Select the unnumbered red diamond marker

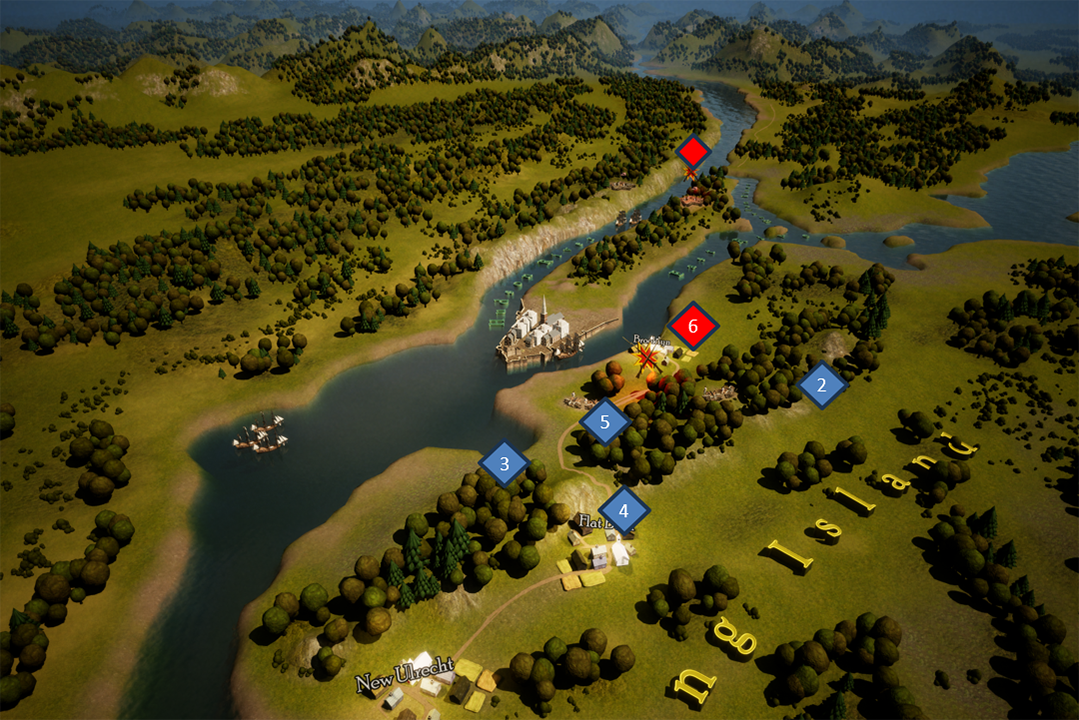[x=692, y=152]
